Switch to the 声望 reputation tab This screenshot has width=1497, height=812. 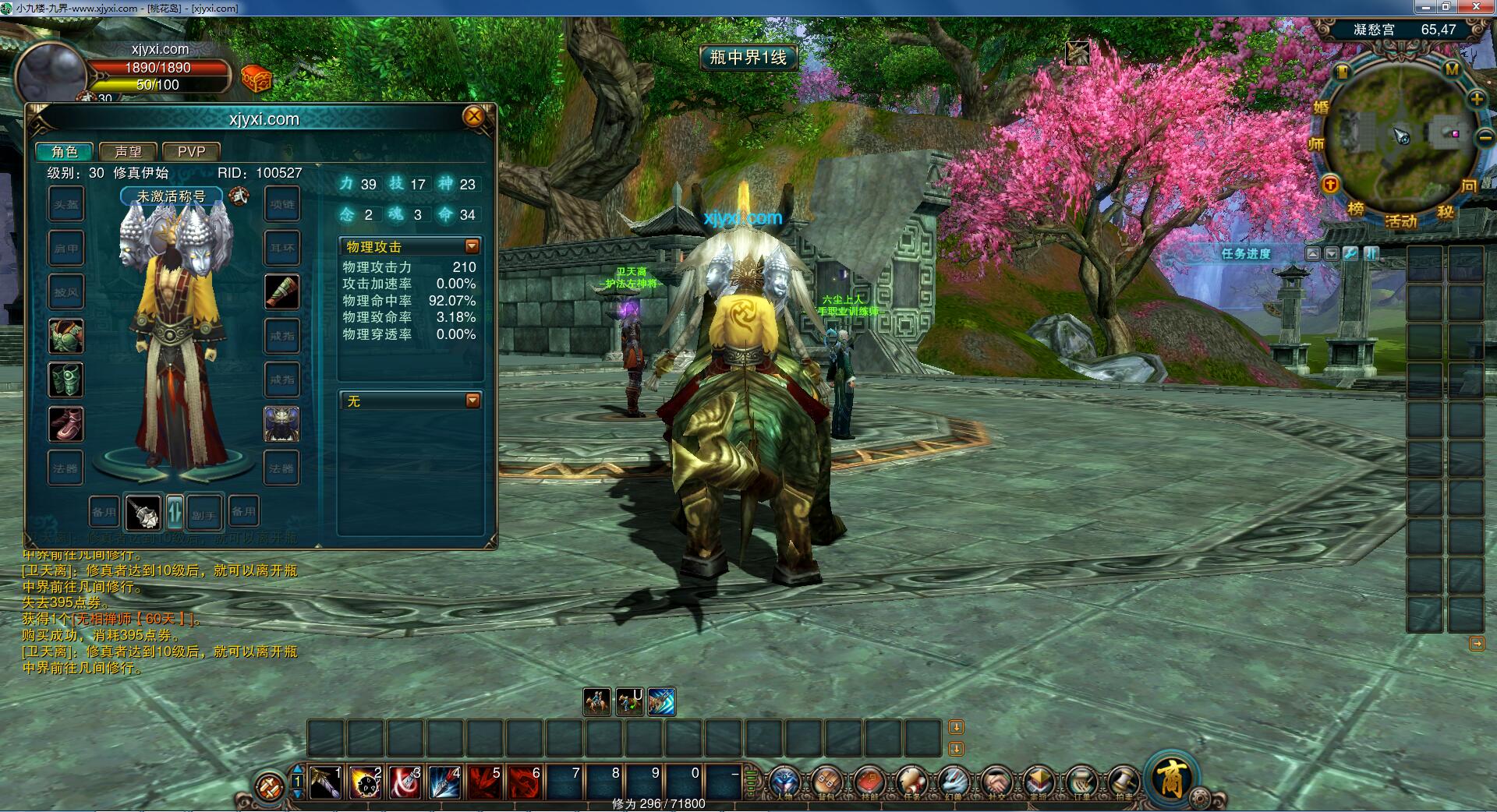click(x=128, y=151)
